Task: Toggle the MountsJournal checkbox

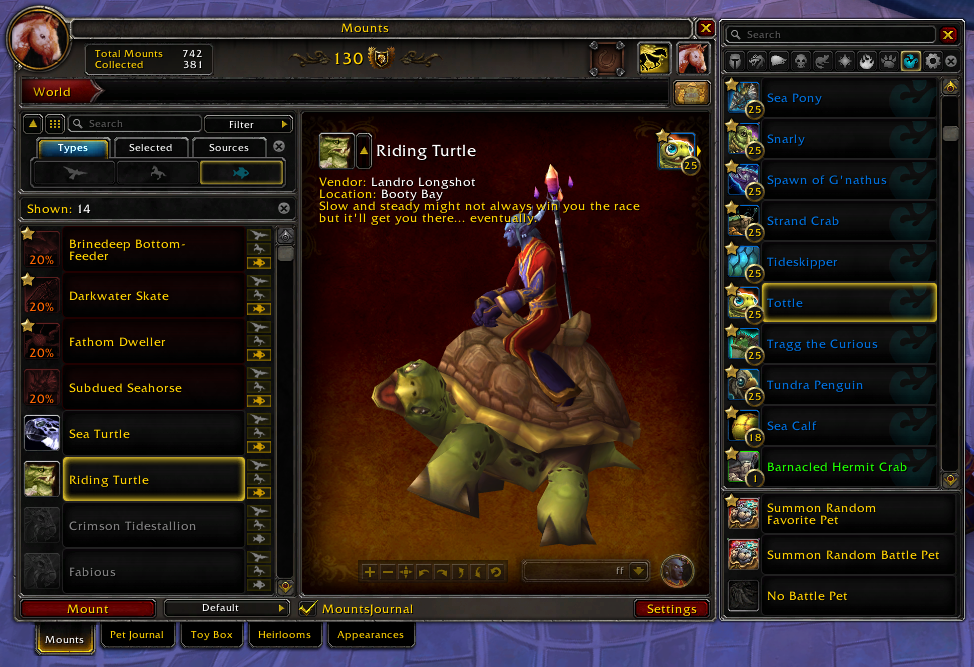Action: tap(308, 608)
